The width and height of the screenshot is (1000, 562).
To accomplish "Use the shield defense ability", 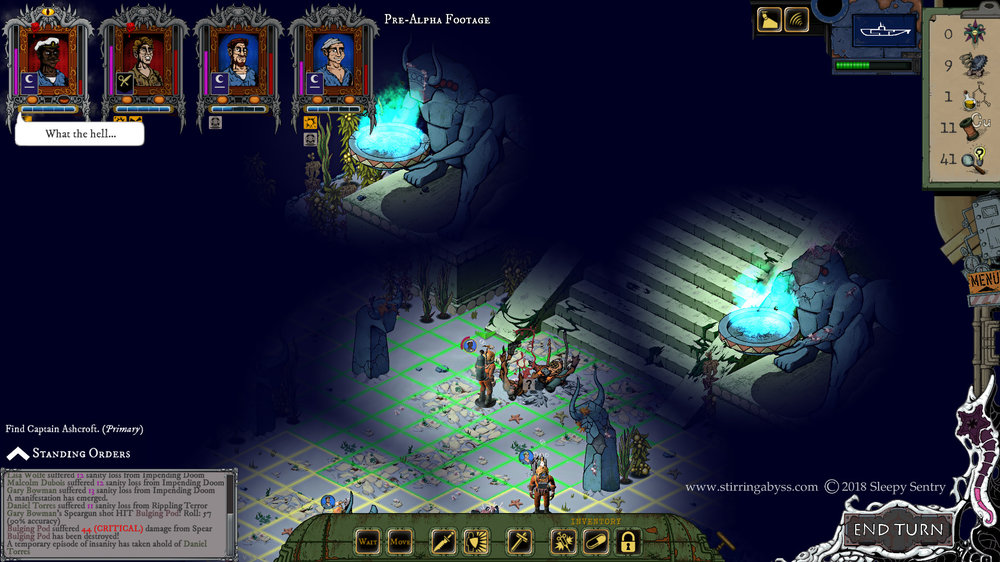I will point(475,541).
